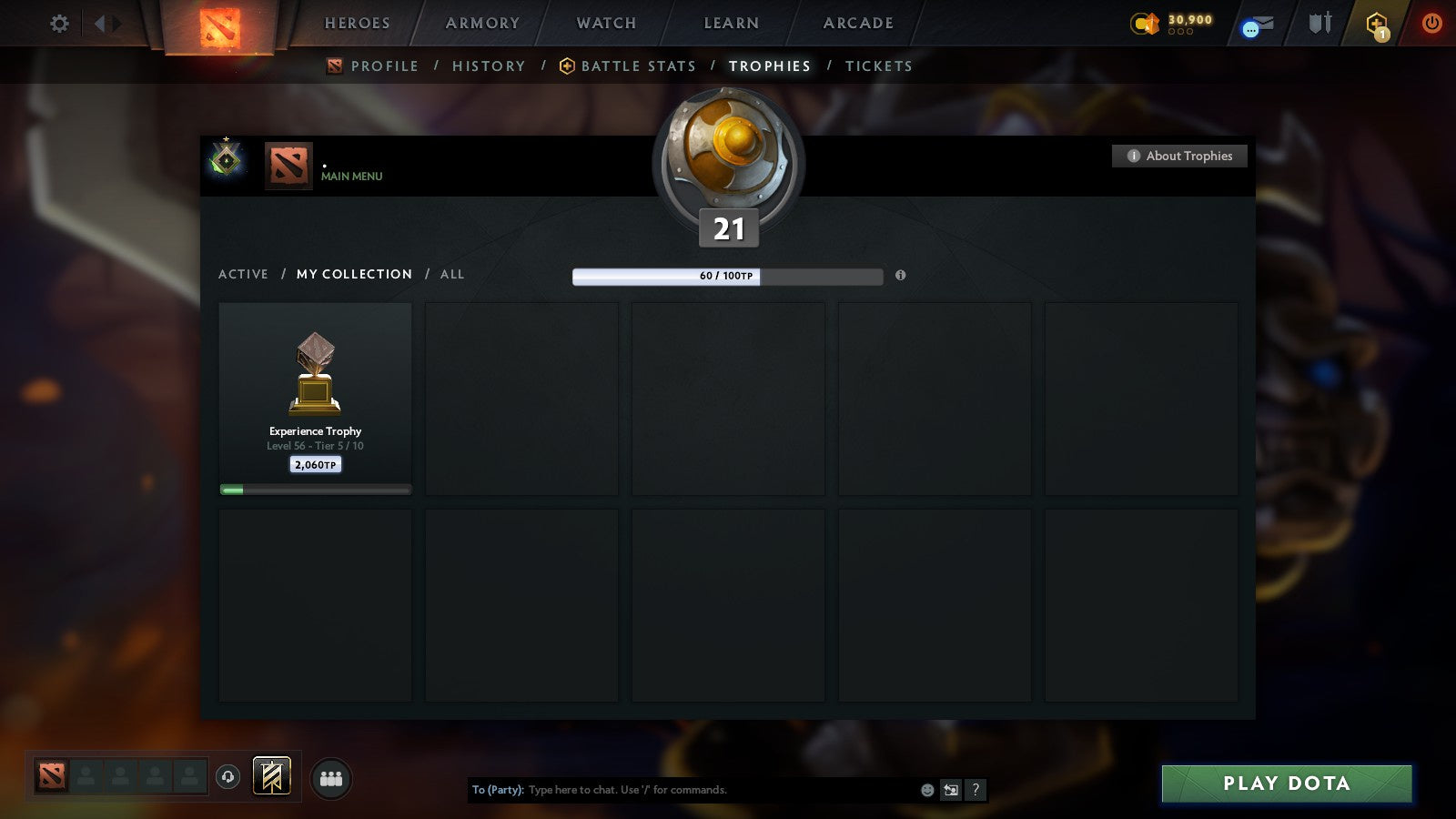This screenshot has height=819, width=1456.
Task: Open the BATTLE STATS page
Action: [x=638, y=66]
